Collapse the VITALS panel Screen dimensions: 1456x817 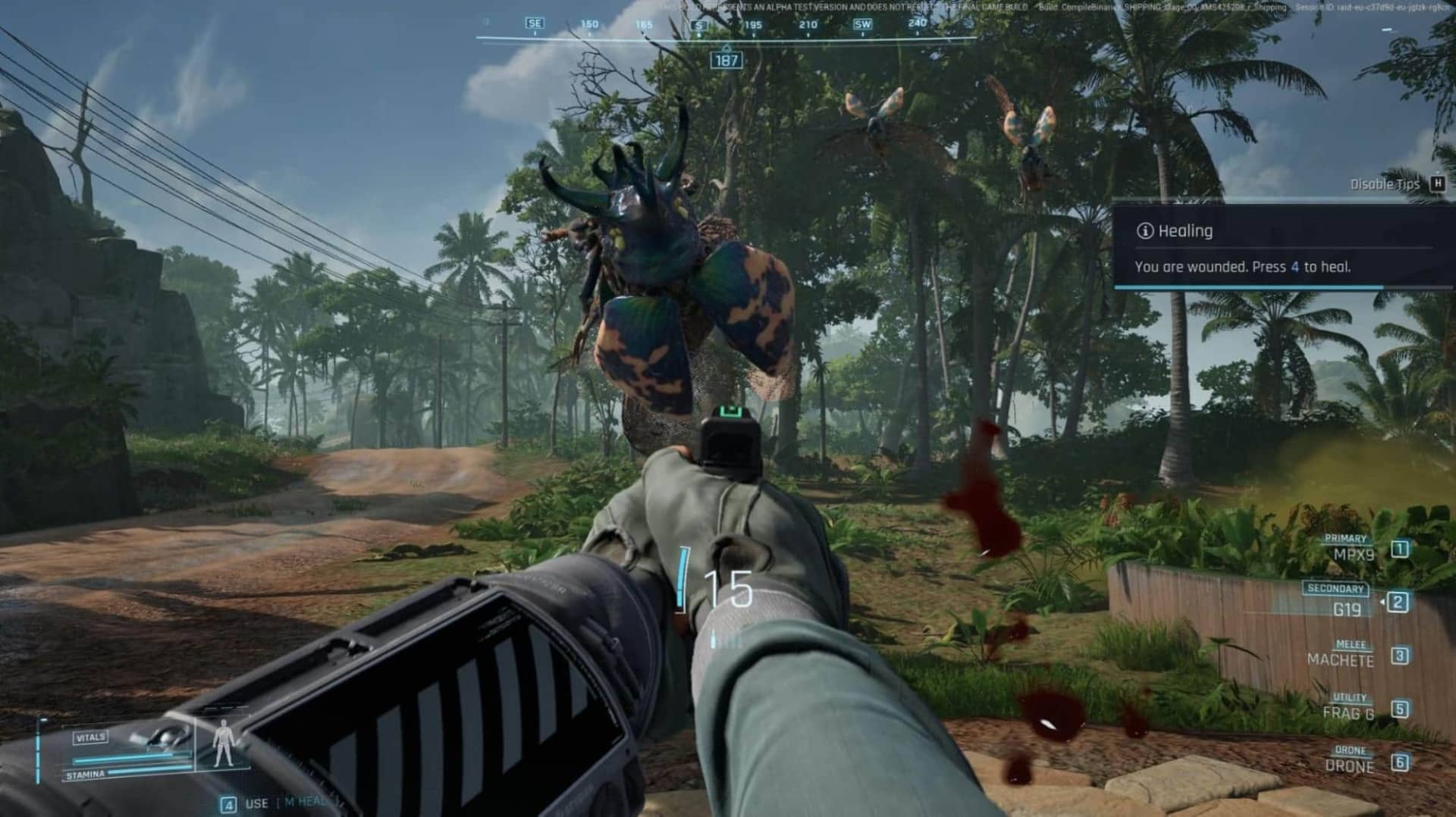[x=90, y=737]
